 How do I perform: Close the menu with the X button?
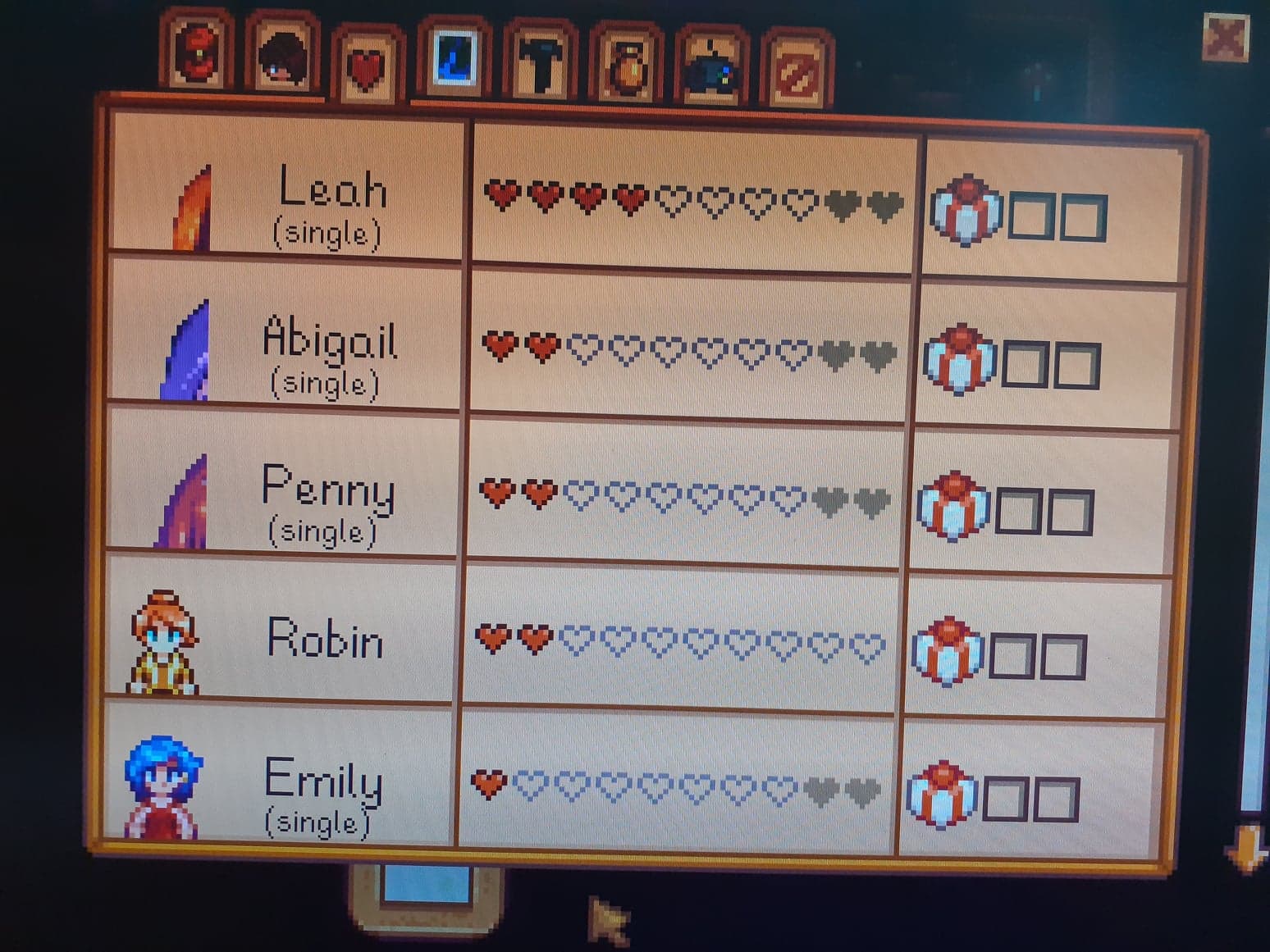(x=1226, y=37)
